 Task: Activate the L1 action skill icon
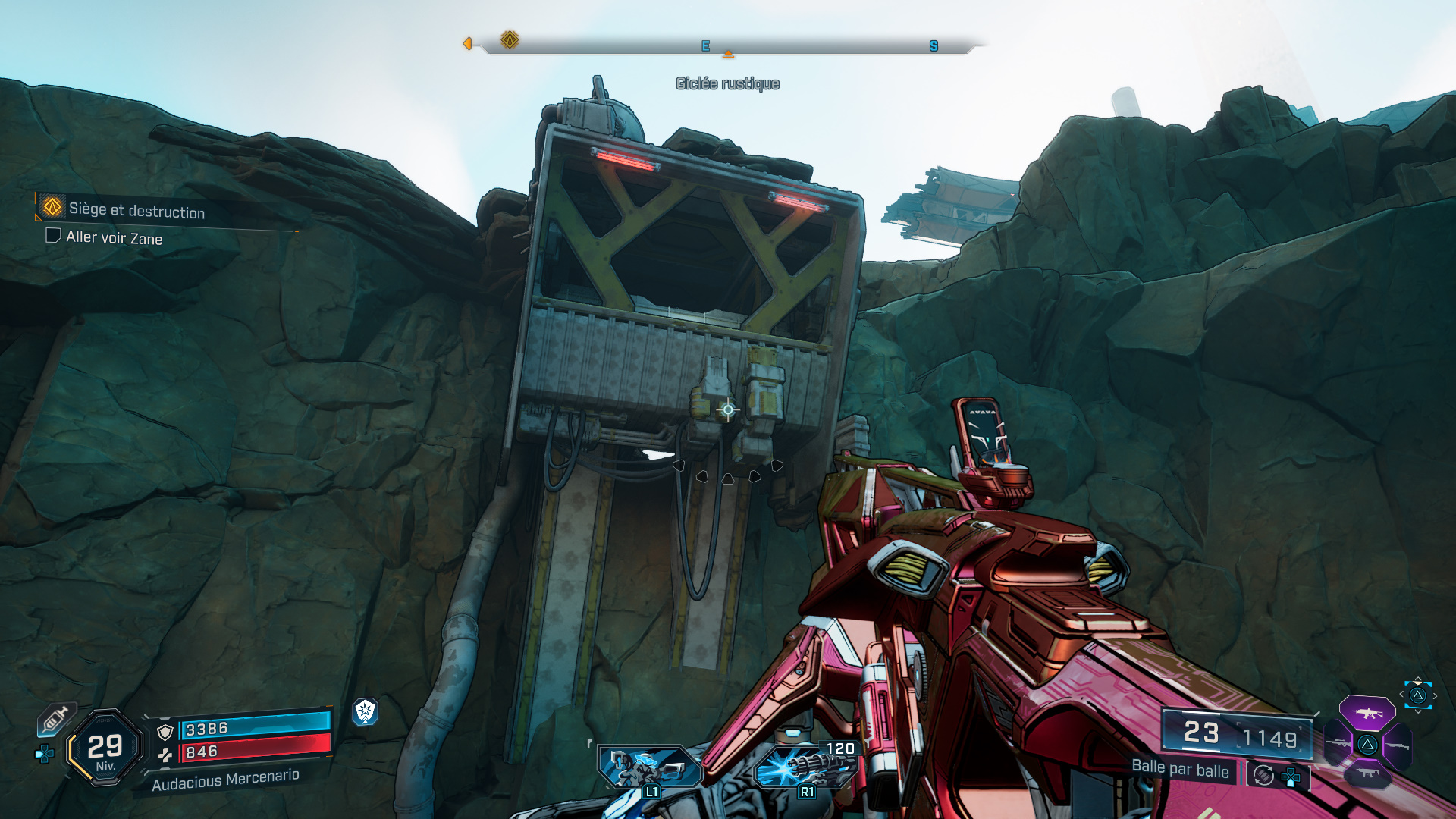649,767
